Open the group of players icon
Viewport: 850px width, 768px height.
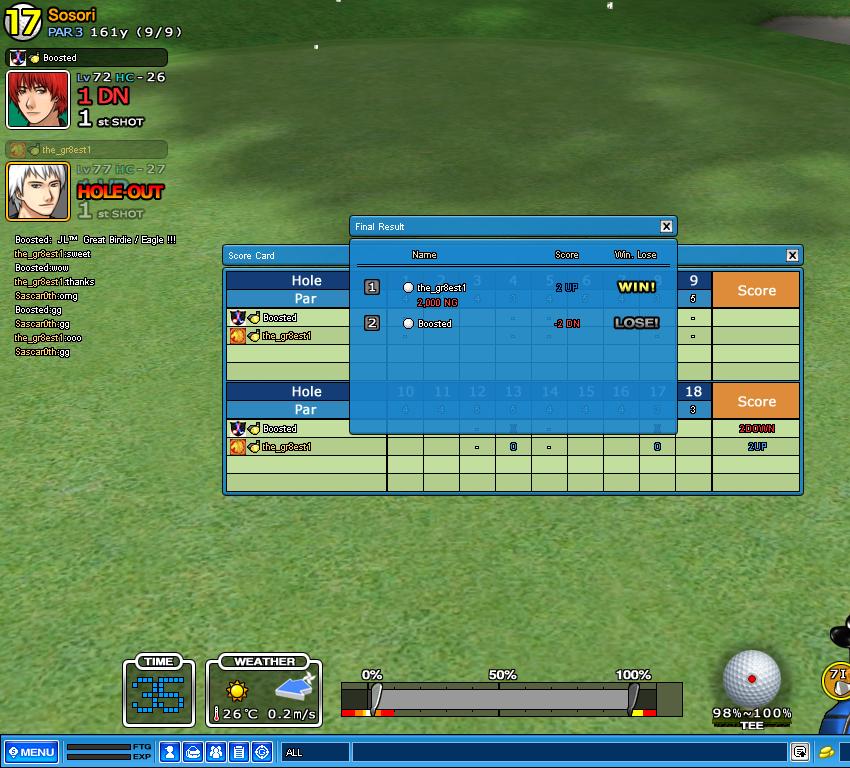pyautogui.click(x=216, y=752)
